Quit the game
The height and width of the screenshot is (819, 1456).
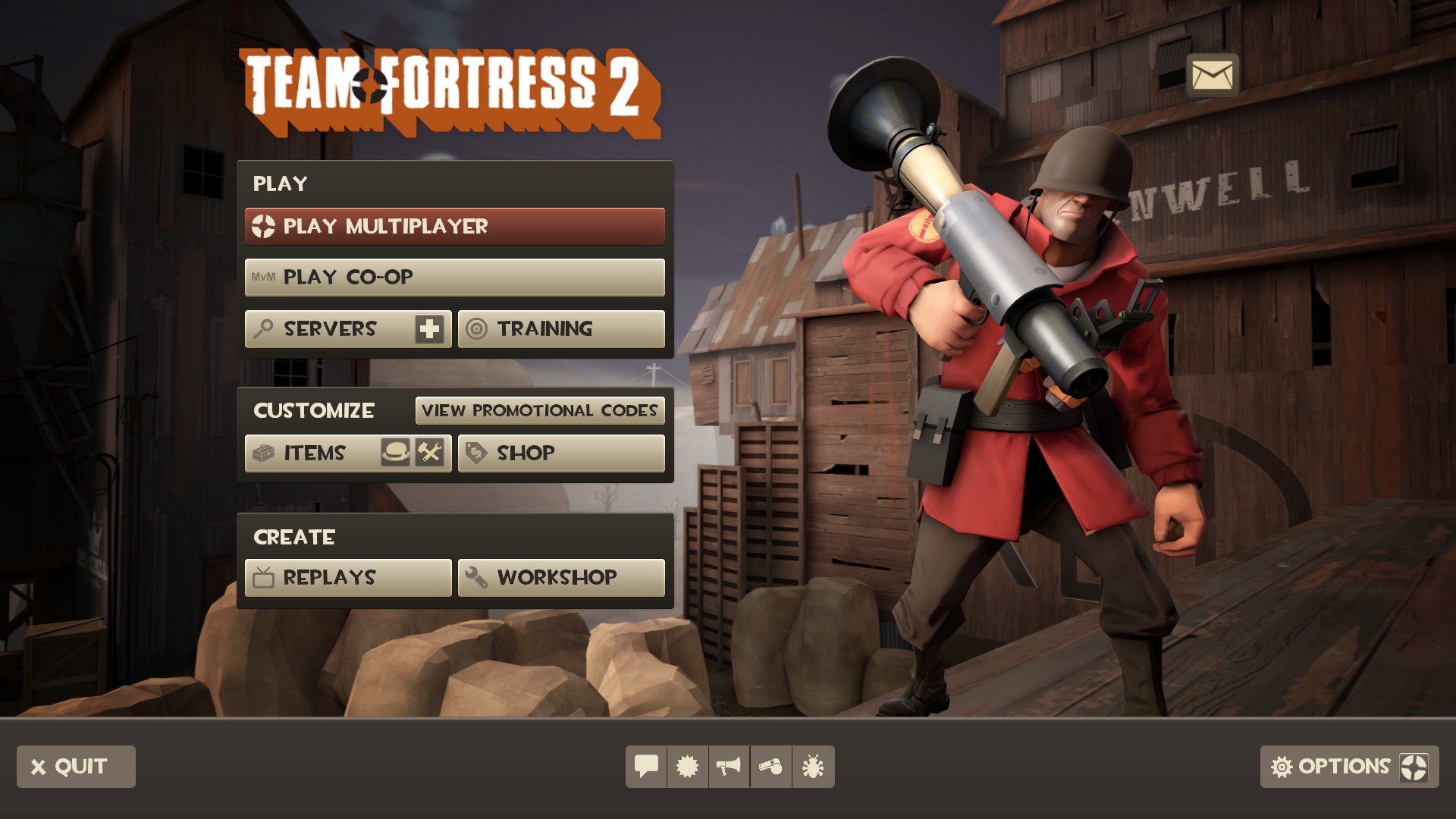pyautogui.click(x=75, y=767)
